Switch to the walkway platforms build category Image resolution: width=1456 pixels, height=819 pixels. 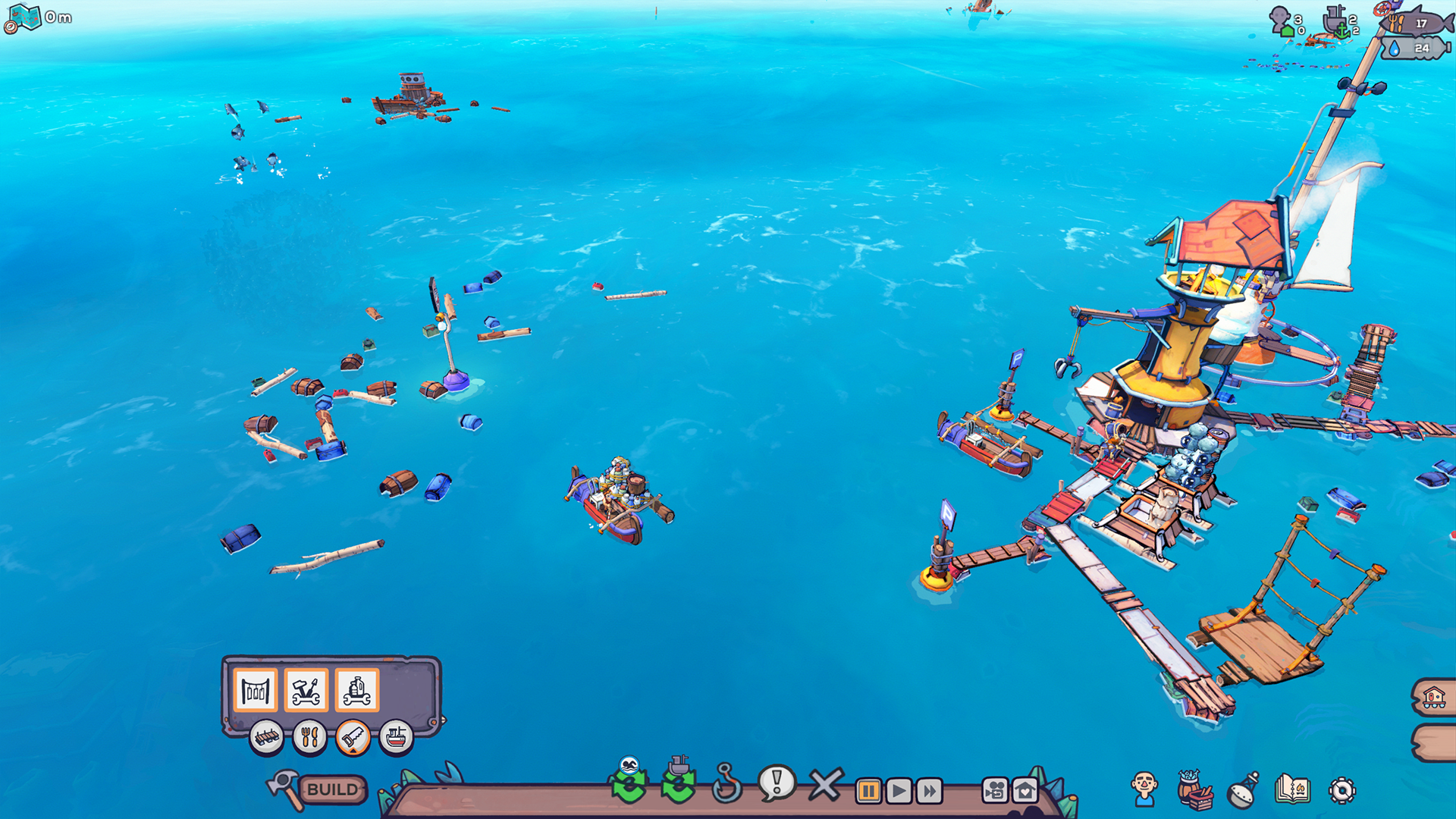pyautogui.click(x=267, y=736)
